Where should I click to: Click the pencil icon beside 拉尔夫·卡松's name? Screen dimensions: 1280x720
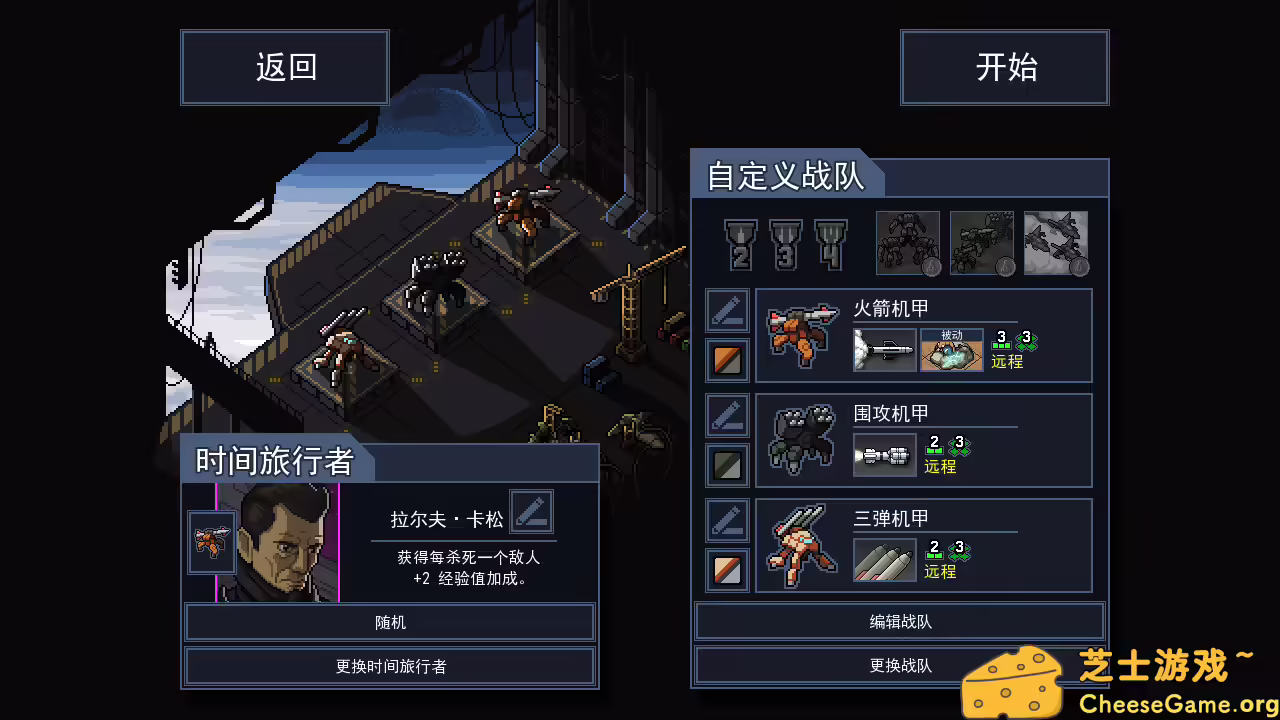[x=532, y=511]
